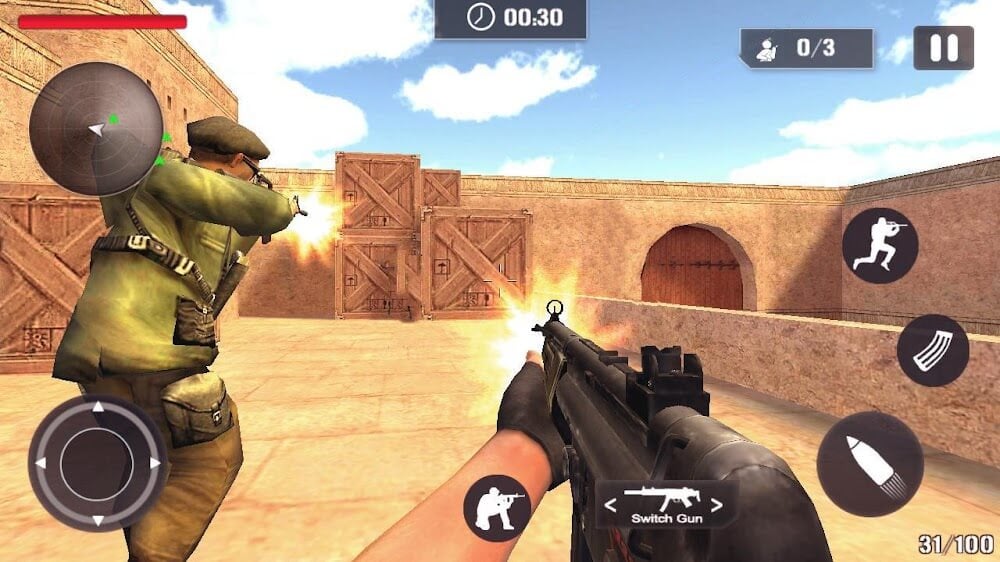Reload using the magazine icon button

(932, 351)
